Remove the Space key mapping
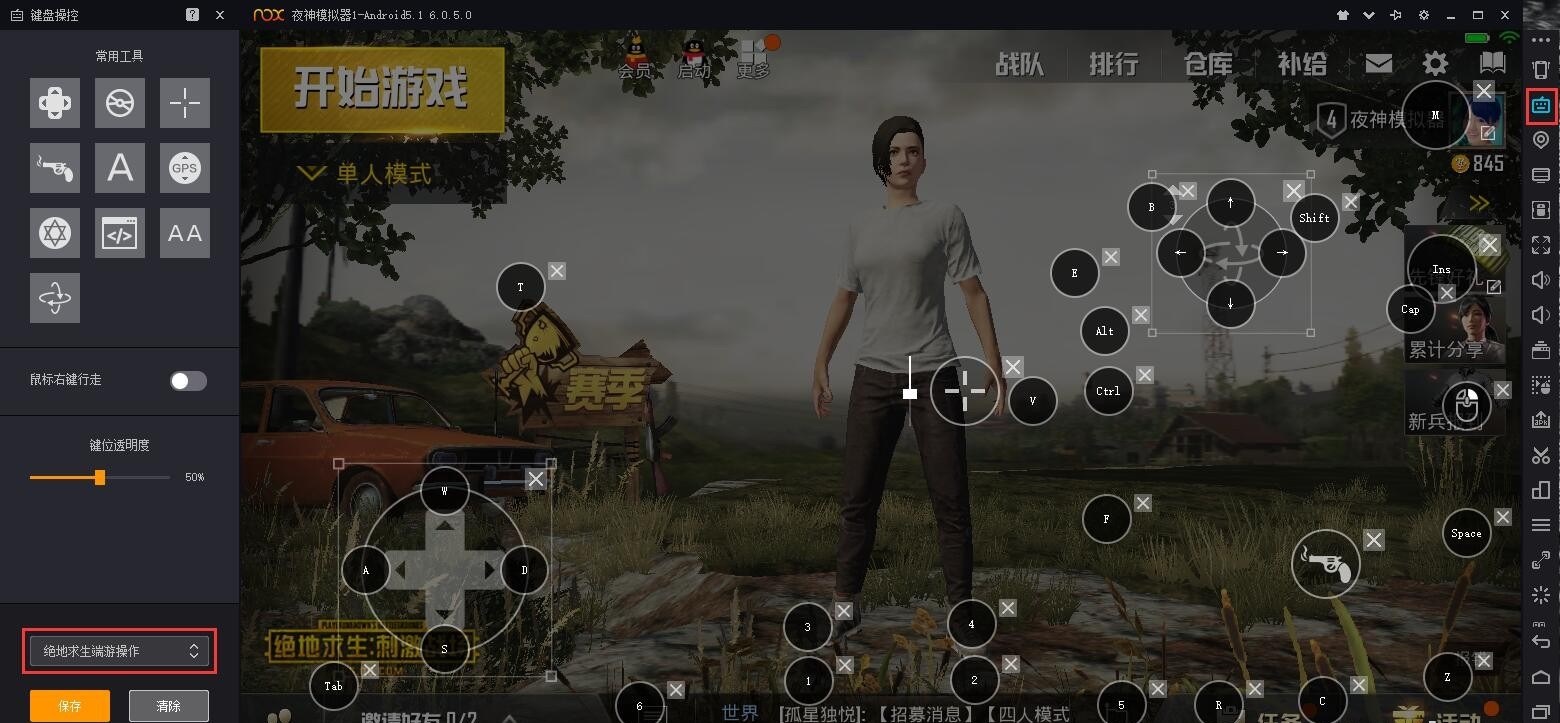The image size is (1560, 723). tap(1503, 517)
